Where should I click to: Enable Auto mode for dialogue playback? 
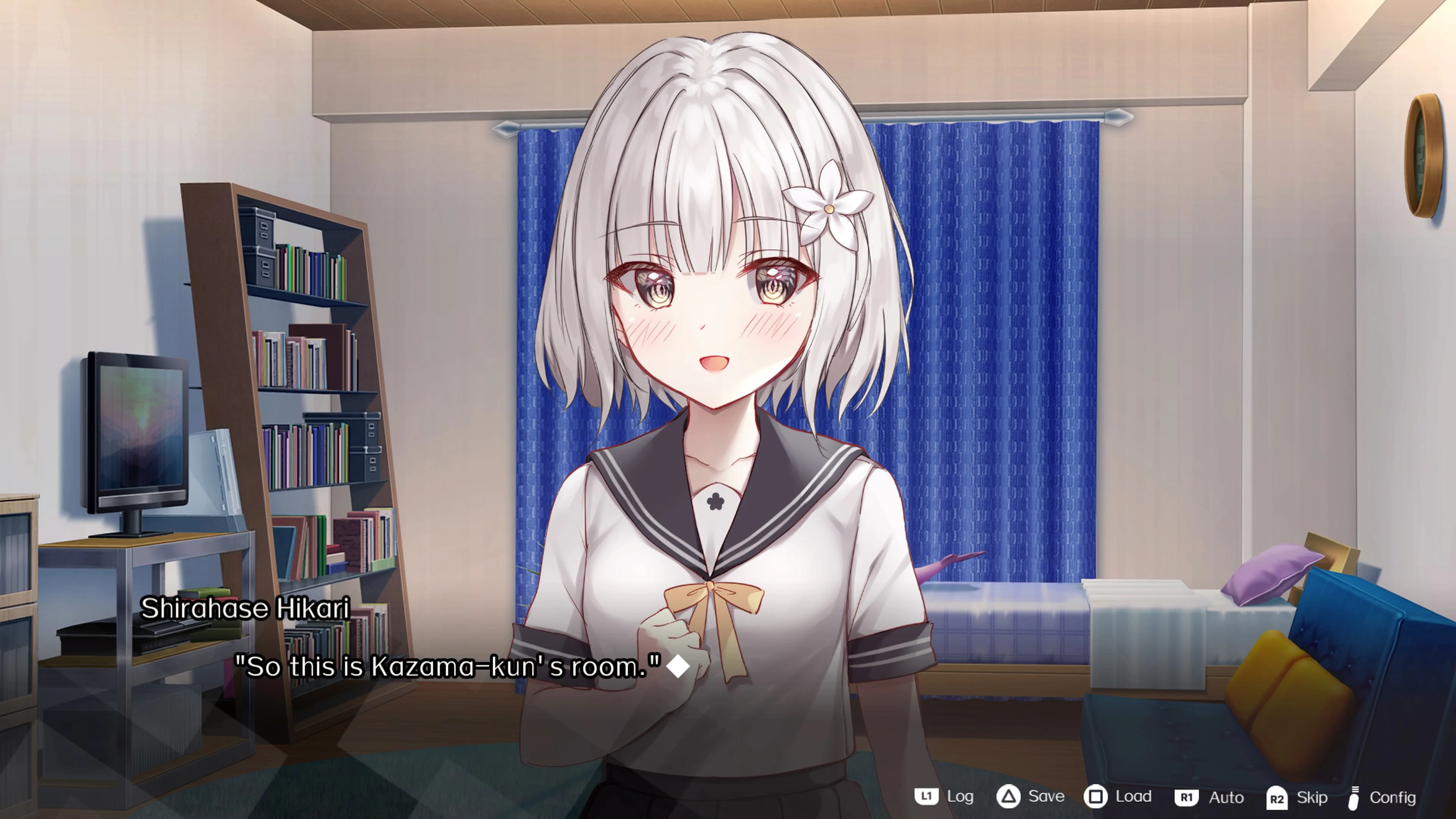pyautogui.click(x=1227, y=797)
